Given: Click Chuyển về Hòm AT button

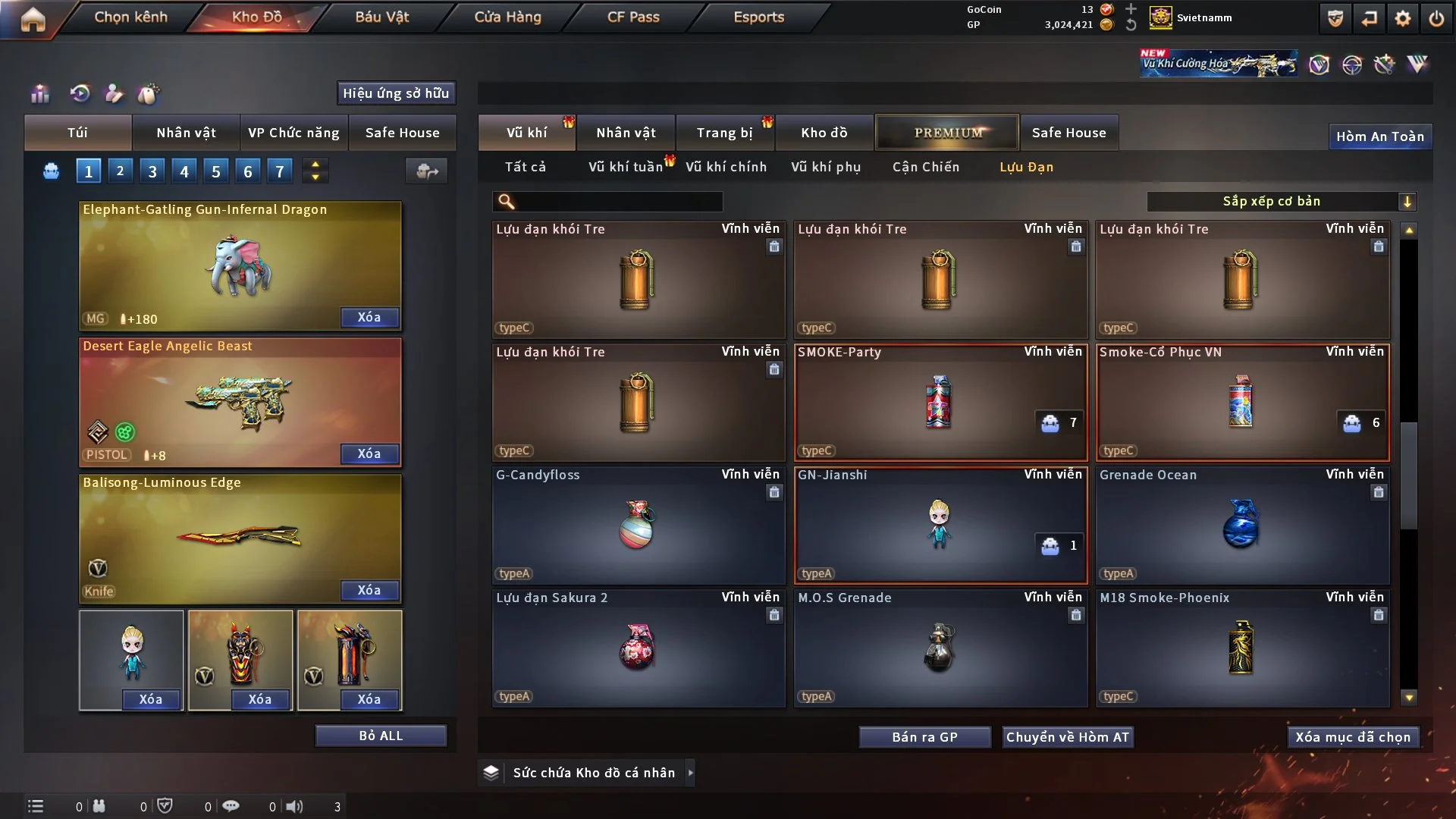Looking at the screenshot, I should pos(1067,737).
